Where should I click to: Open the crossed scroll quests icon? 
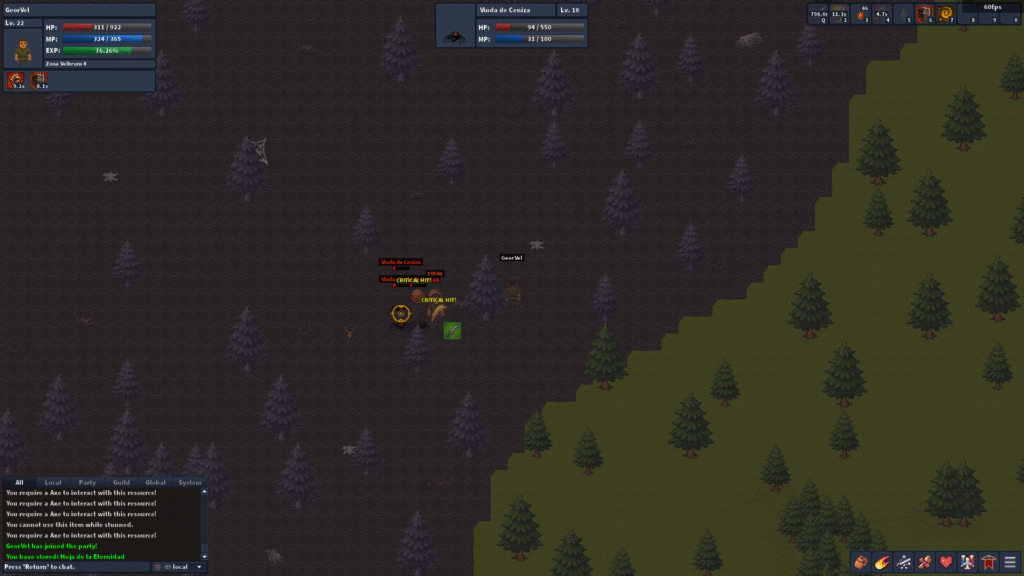click(925, 562)
